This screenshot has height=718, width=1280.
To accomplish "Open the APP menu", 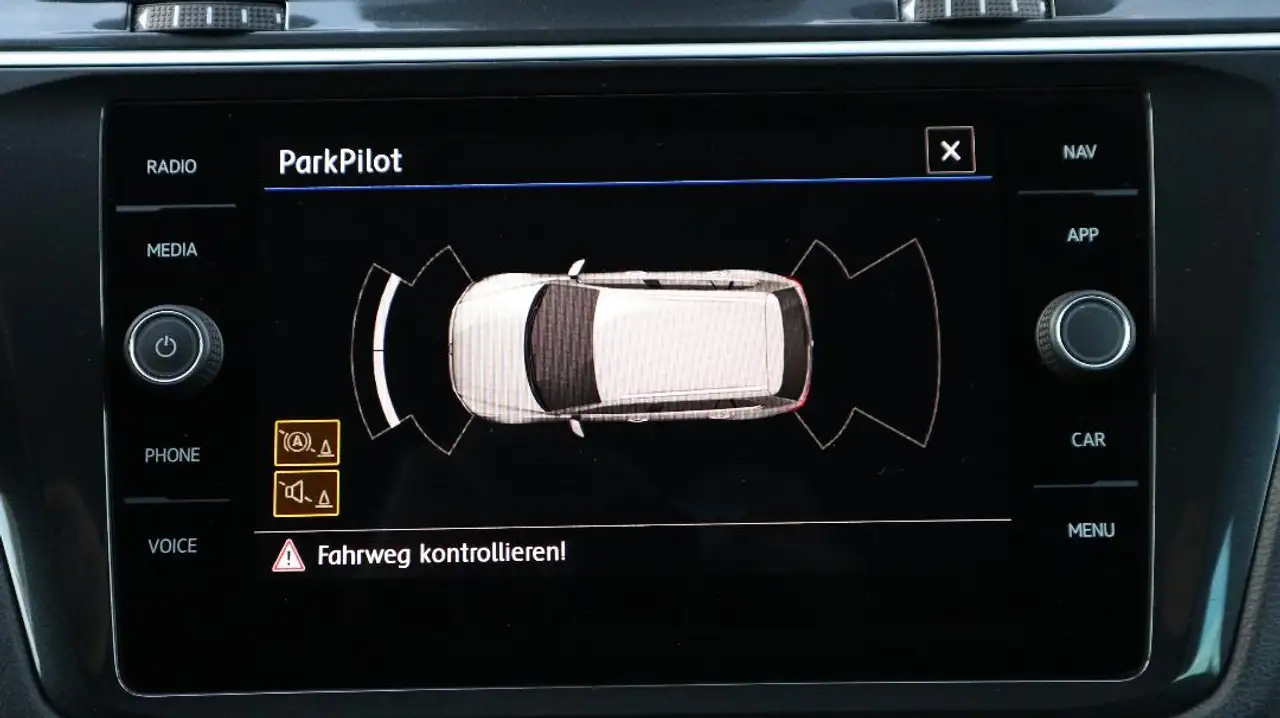I will (1082, 235).
